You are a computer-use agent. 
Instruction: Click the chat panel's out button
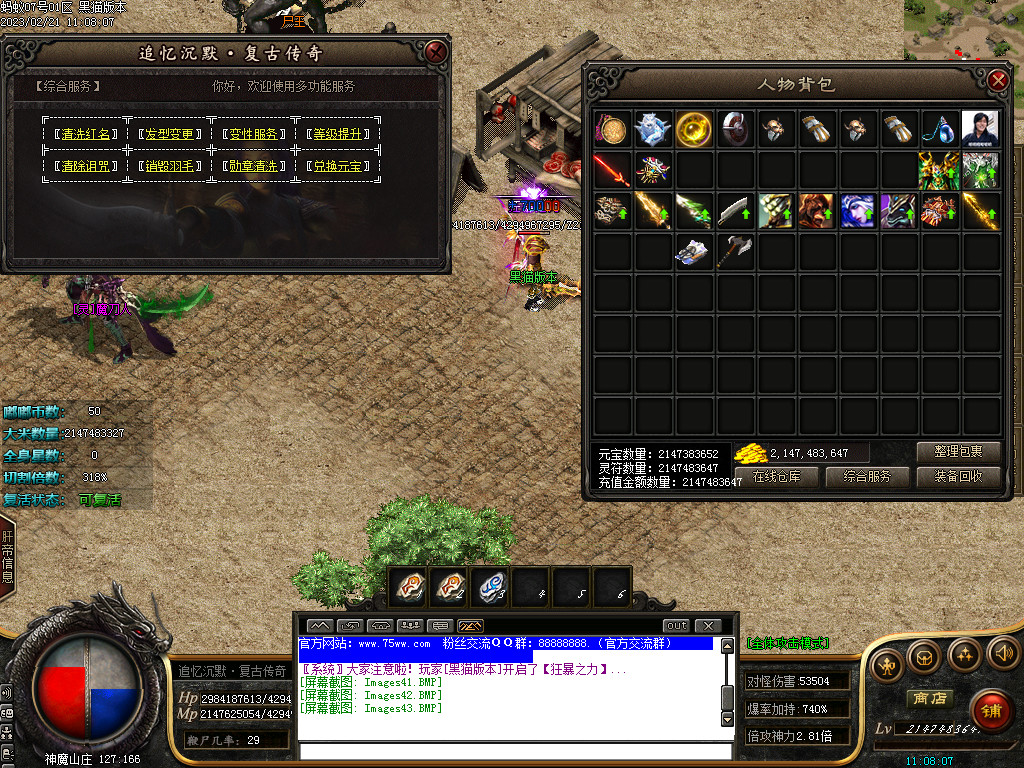[677, 626]
